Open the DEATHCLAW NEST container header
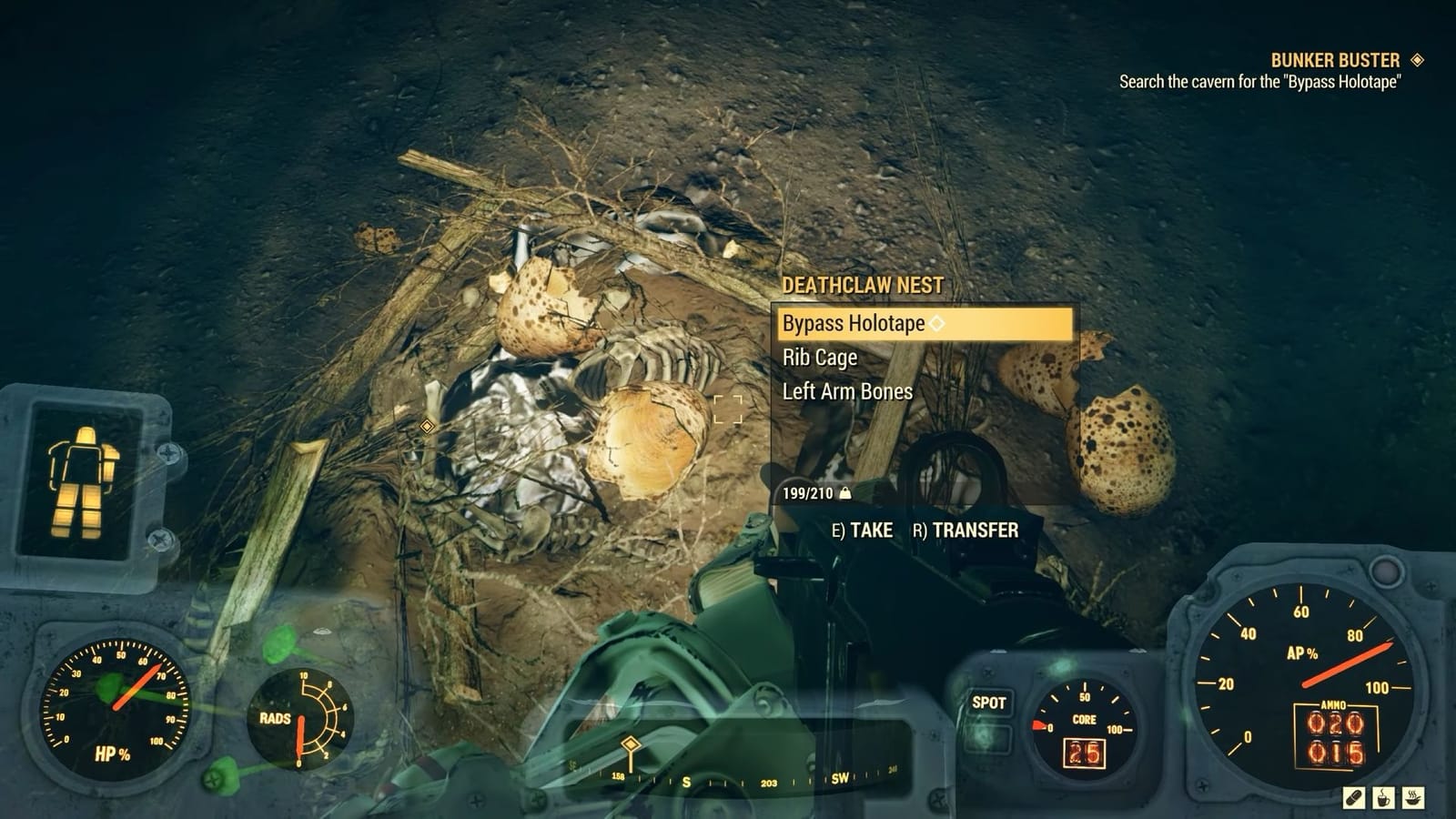Screen dimensions: 1456x819 click(863, 284)
